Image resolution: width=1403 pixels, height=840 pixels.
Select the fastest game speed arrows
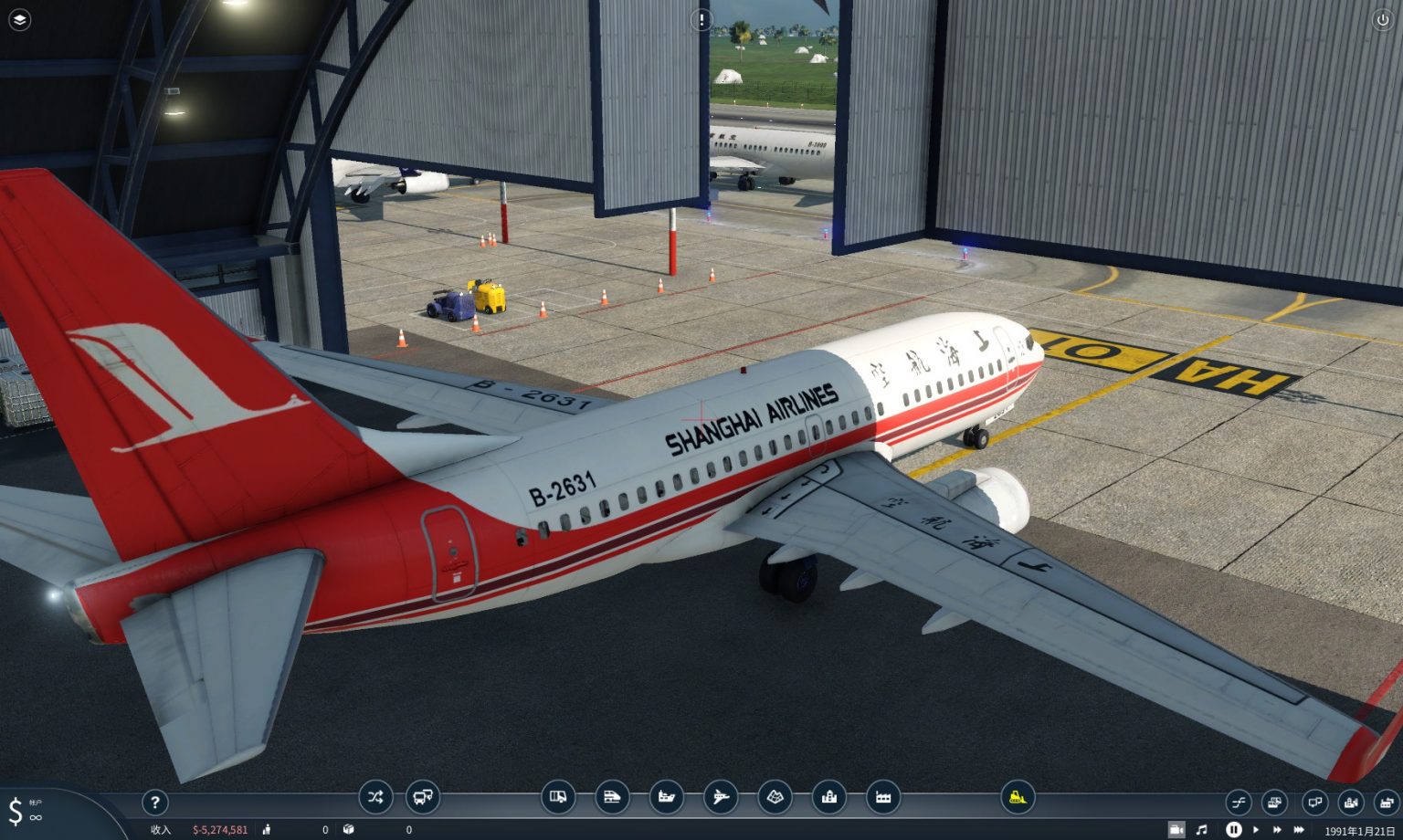(x=1299, y=829)
